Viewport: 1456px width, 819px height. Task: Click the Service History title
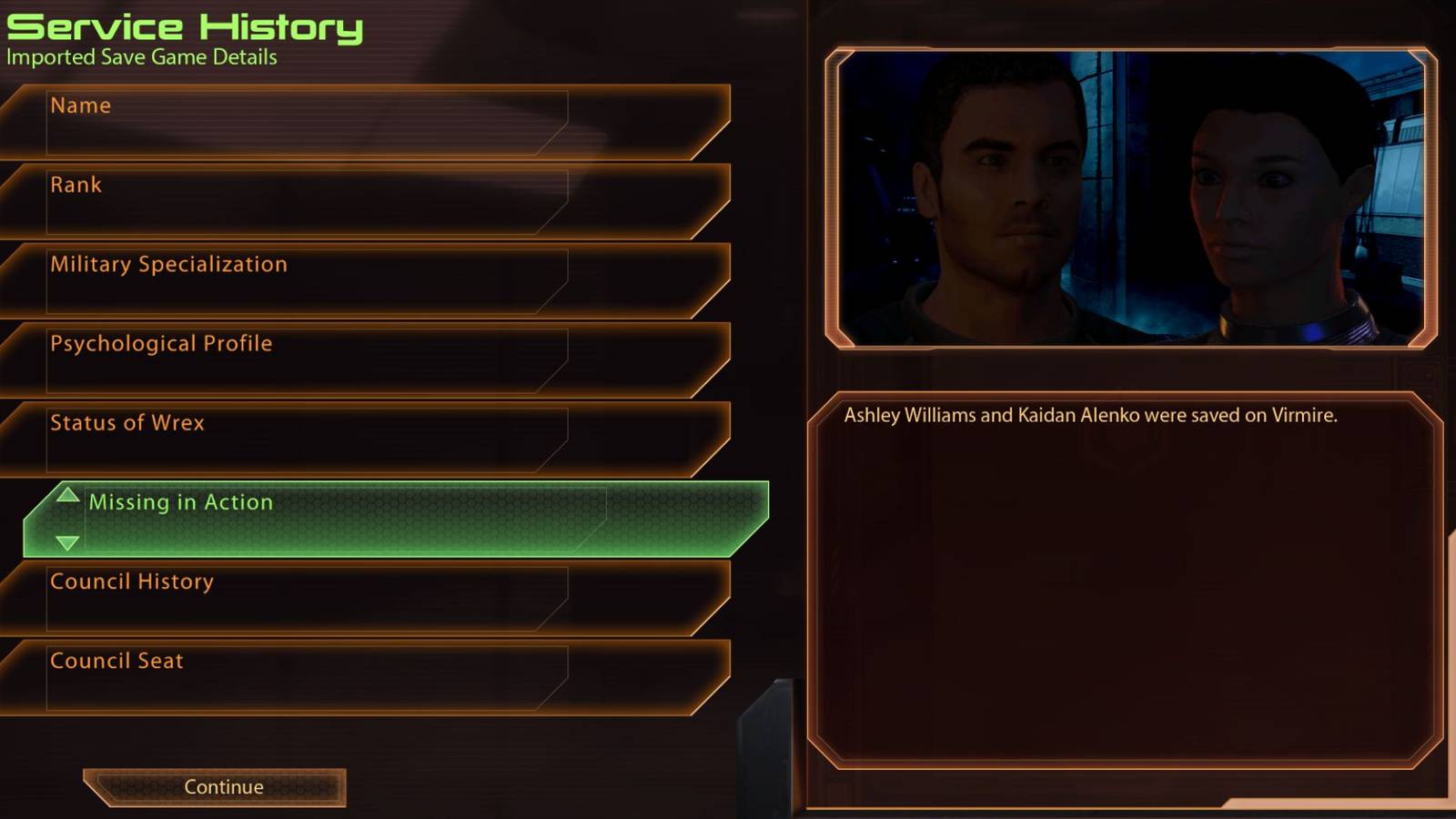pyautogui.click(x=182, y=27)
